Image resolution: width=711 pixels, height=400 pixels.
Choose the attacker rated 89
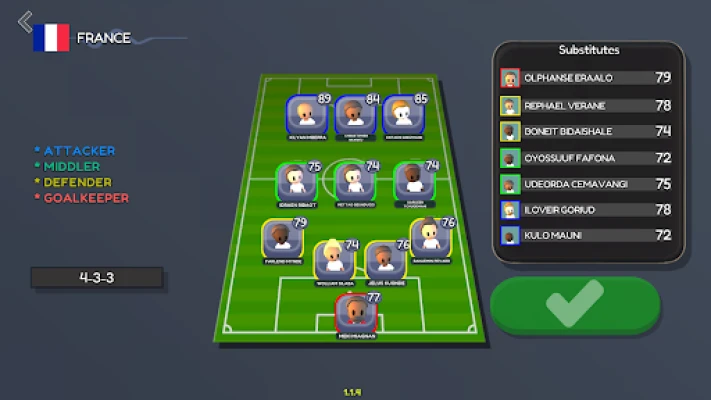click(x=306, y=116)
